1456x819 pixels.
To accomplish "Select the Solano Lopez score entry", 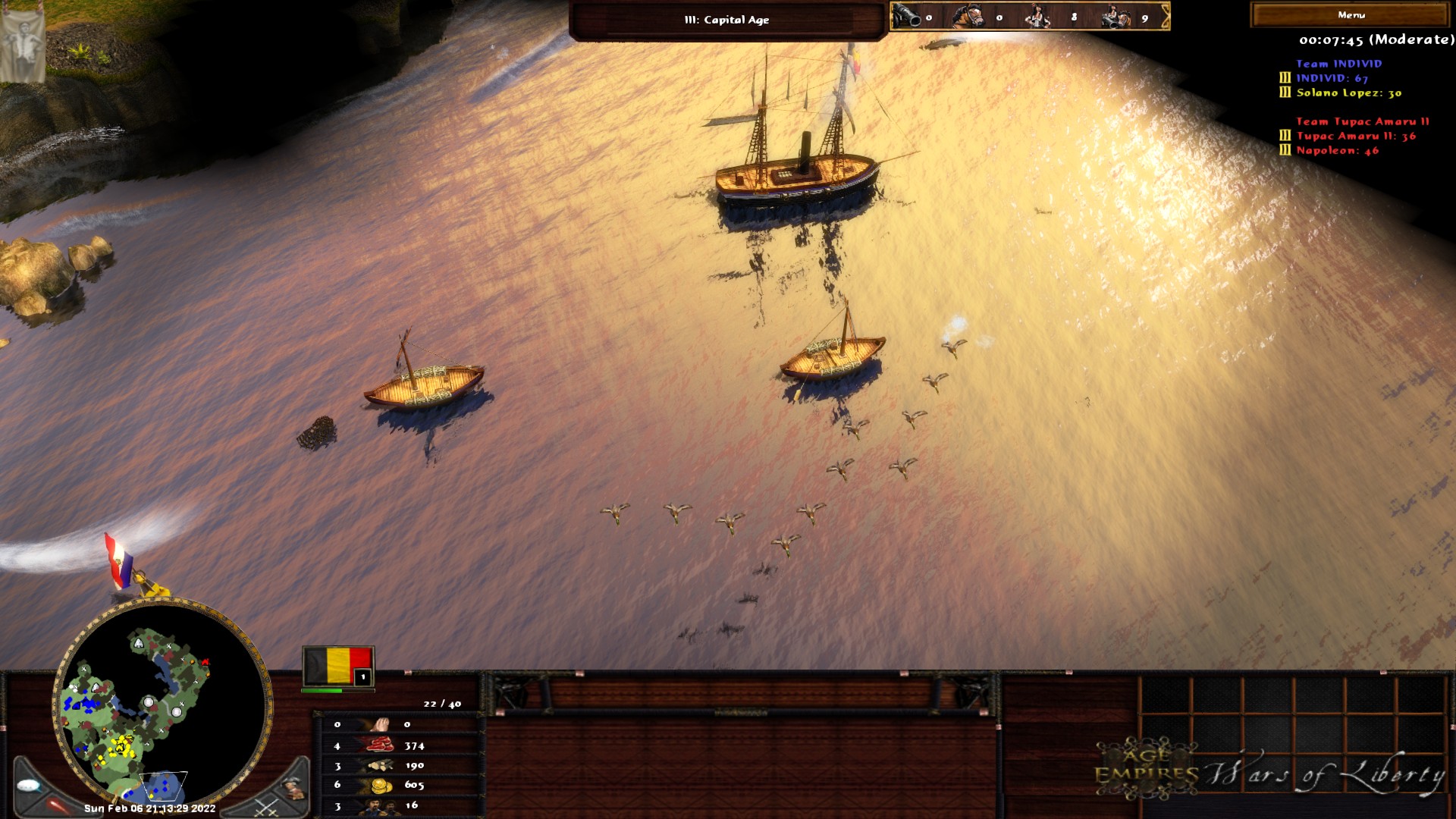I will pos(1348,93).
